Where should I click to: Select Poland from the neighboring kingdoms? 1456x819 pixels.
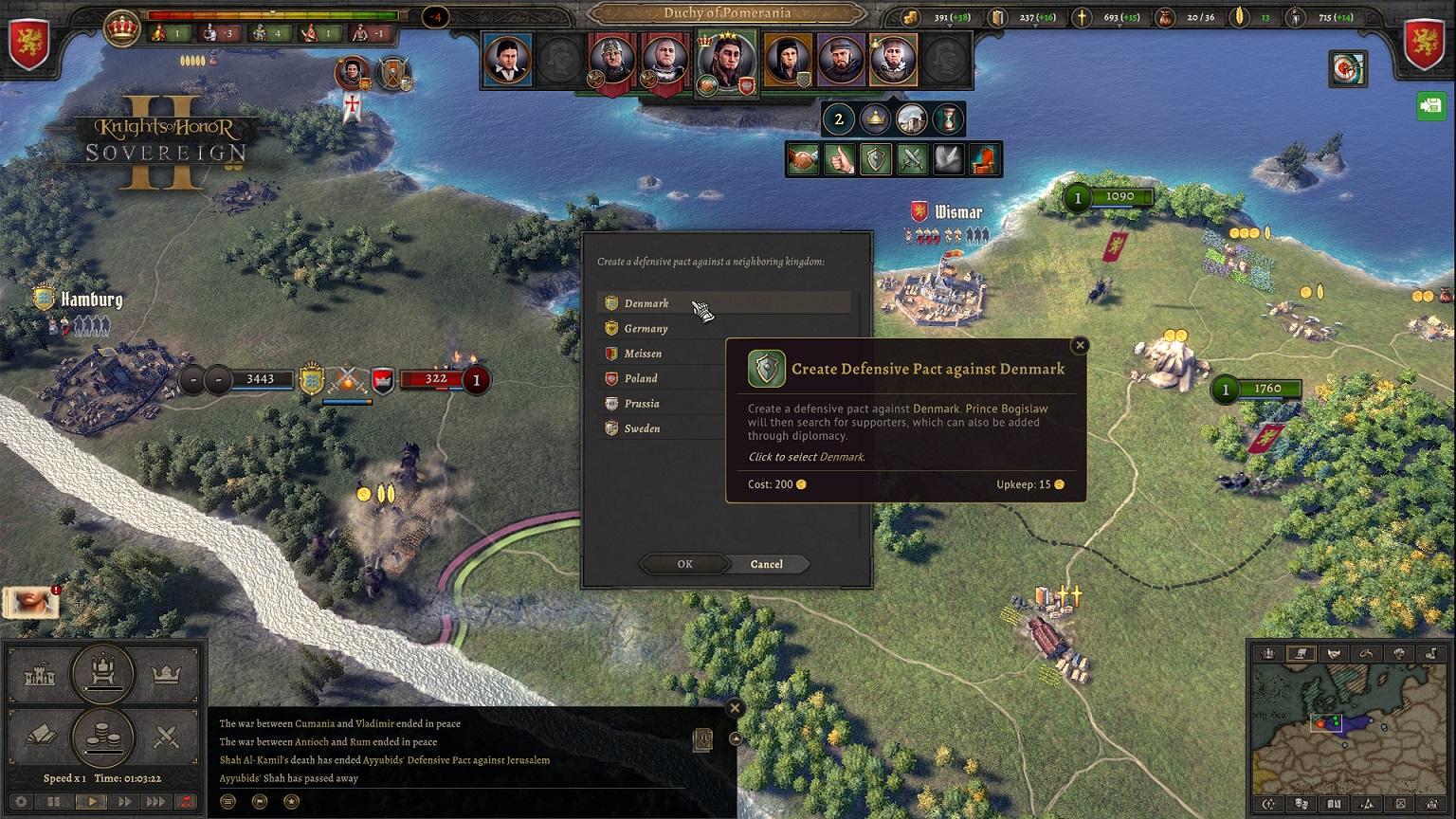tap(641, 378)
